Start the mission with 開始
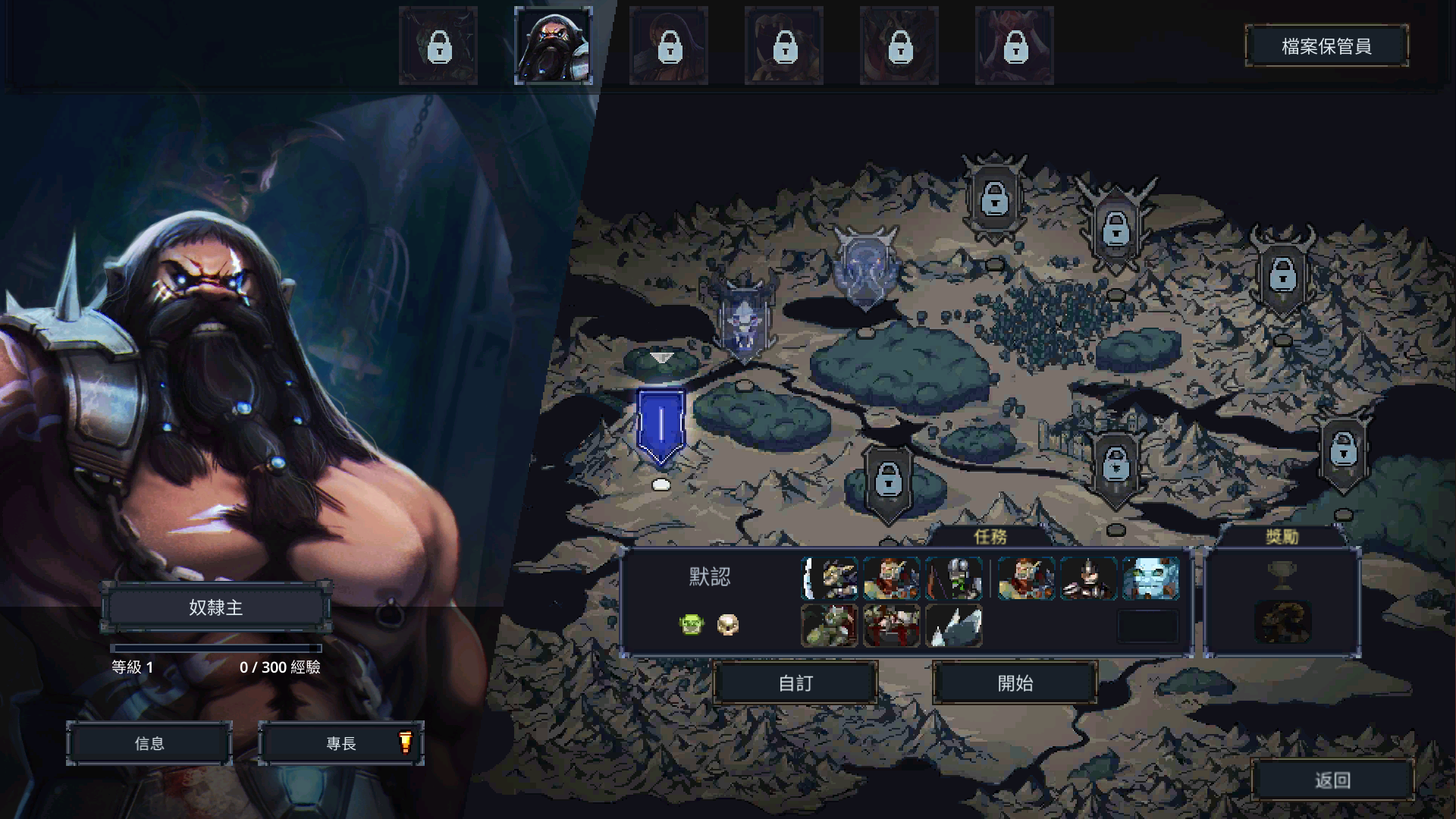 pyautogui.click(x=1015, y=683)
